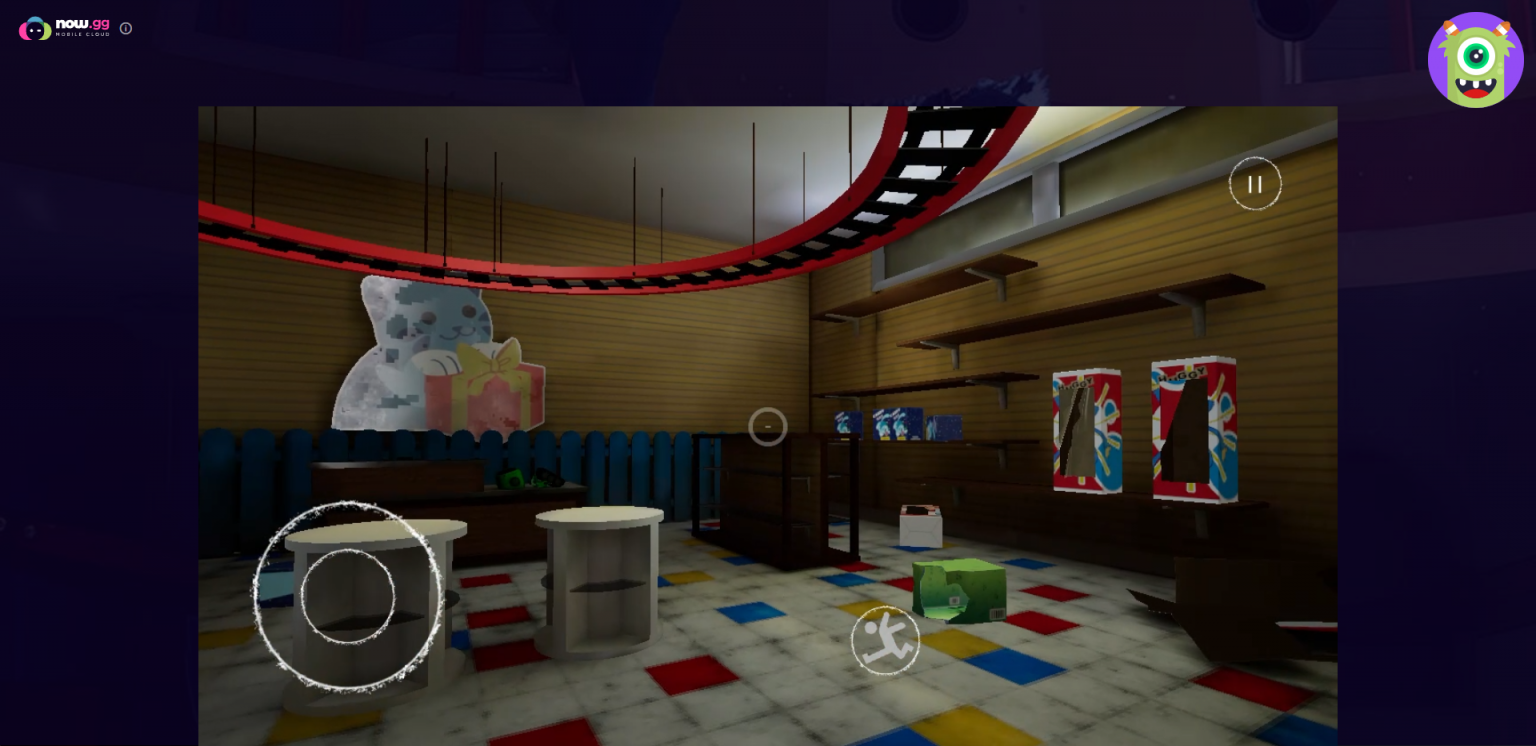Show the info icon beside now.gg logo
The image size is (1536, 746).
[126, 28]
